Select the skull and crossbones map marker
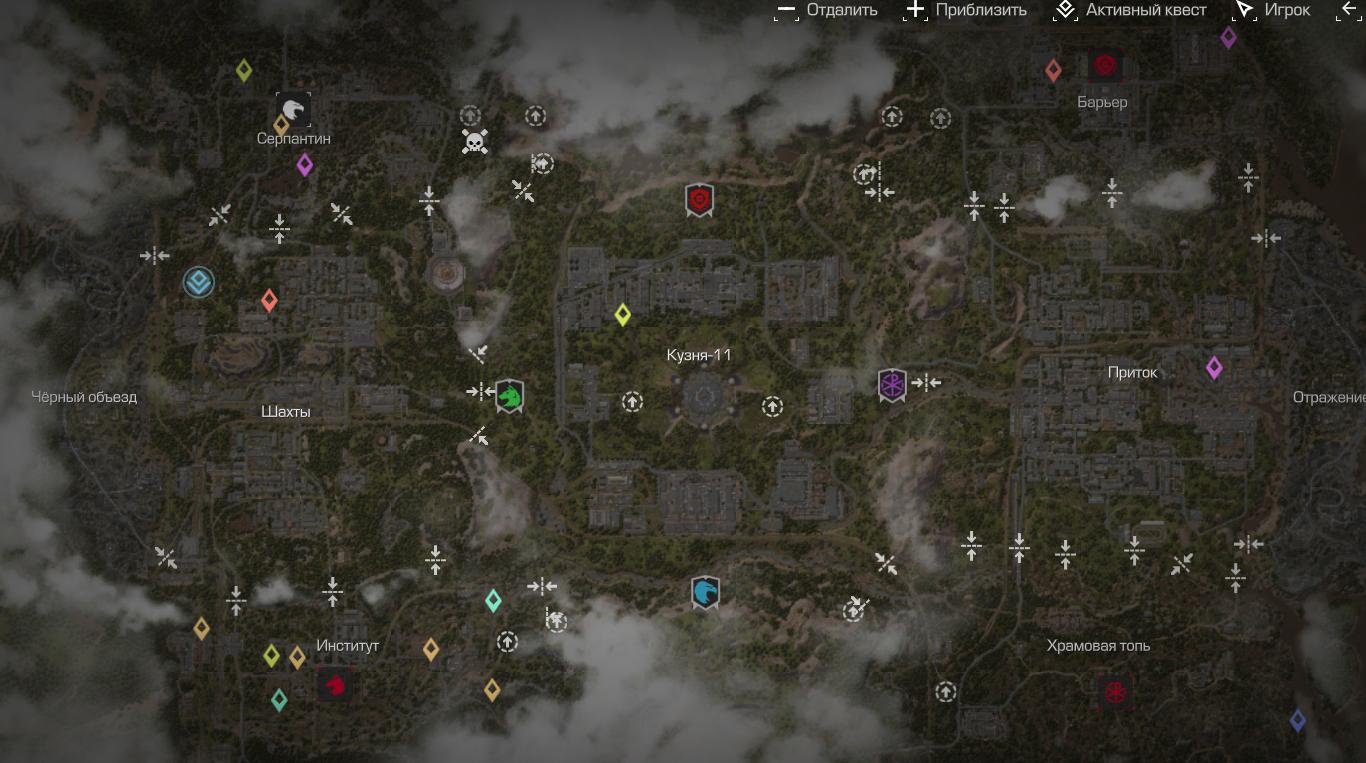Image resolution: width=1366 pixels, height=763 pixels. [475, 141]
